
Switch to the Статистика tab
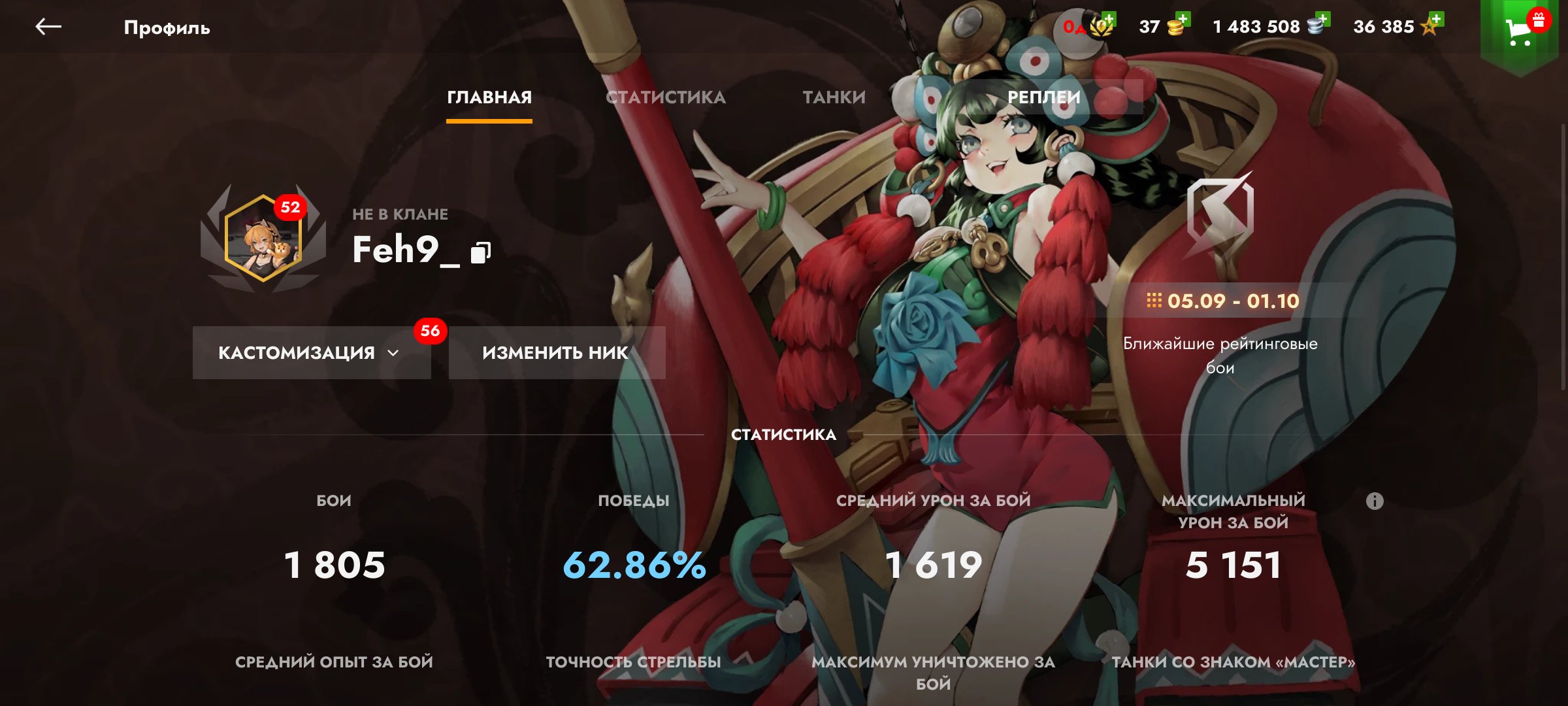click(x=665, y=97)
